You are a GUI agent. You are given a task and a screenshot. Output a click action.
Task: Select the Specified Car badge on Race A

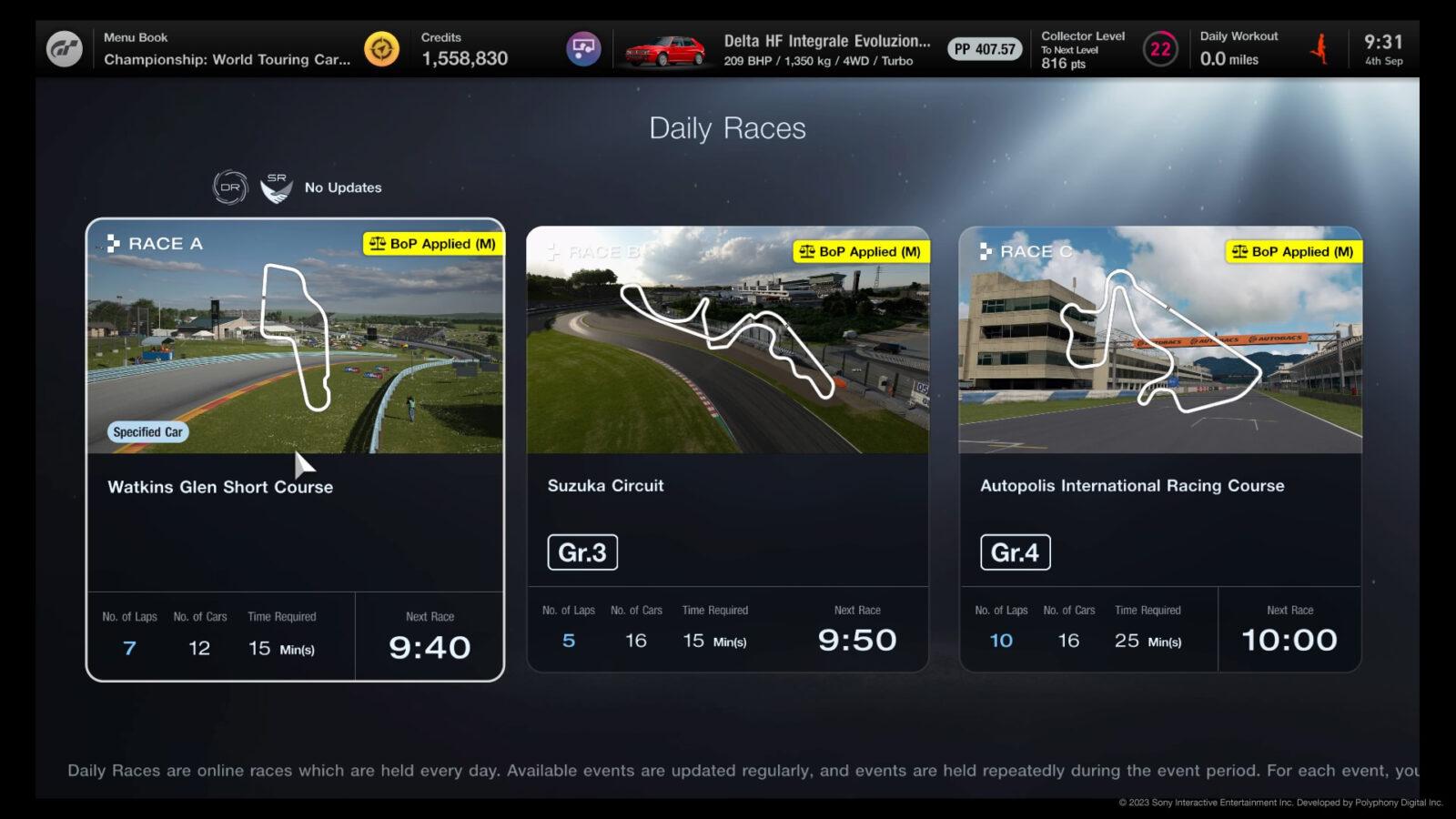[x=146, y=432]
